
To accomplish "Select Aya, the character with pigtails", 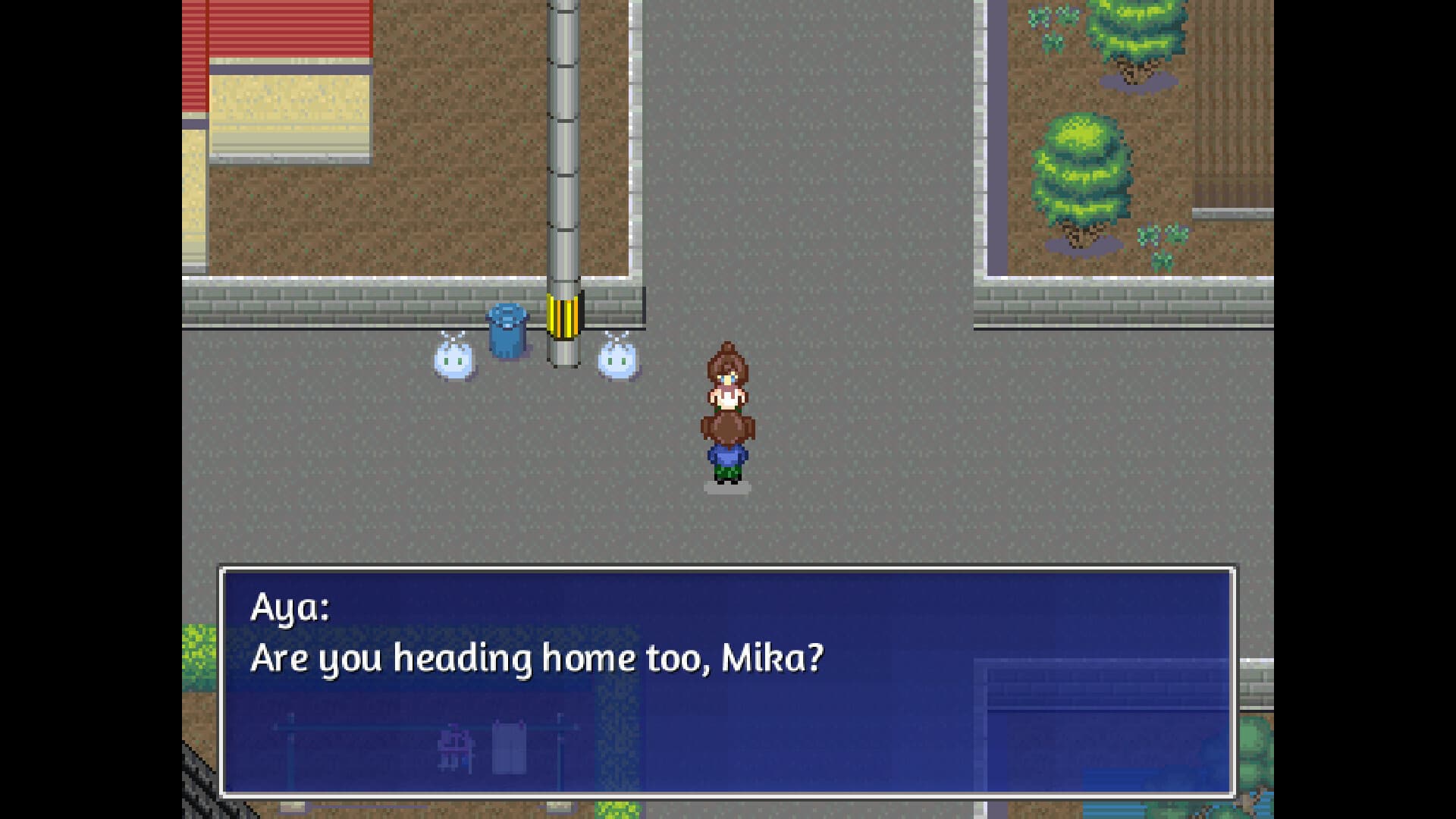I will (x=728, y=447).
